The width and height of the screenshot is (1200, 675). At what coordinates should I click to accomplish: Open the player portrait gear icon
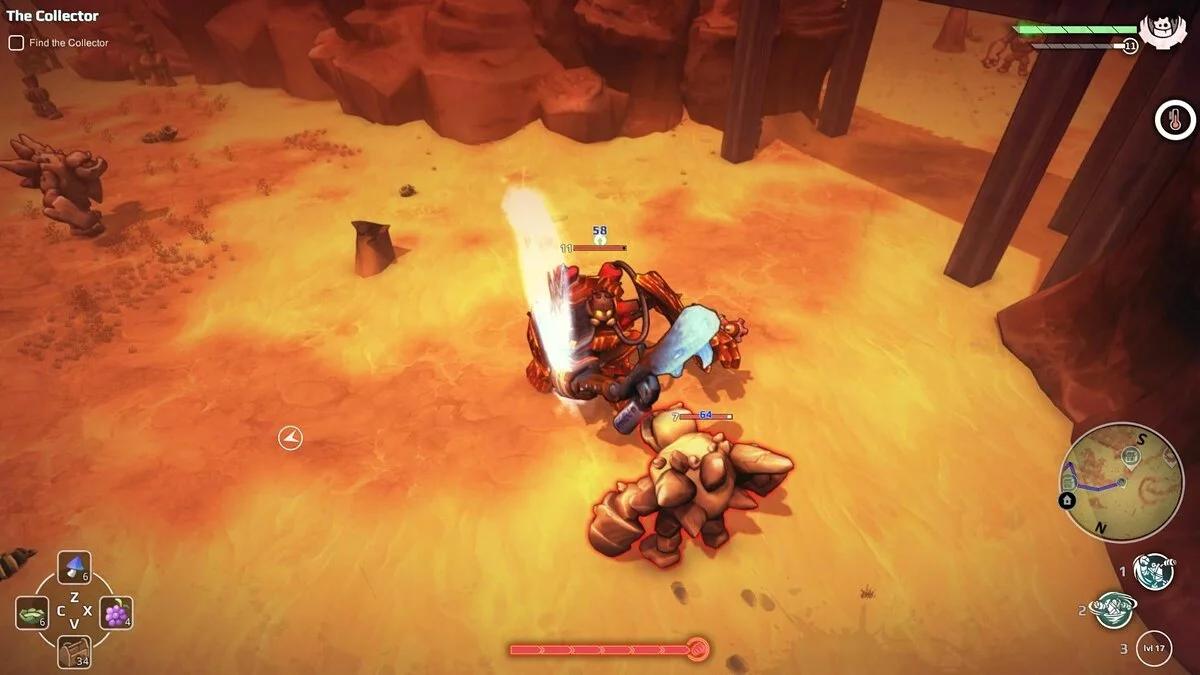point(1161,27)
